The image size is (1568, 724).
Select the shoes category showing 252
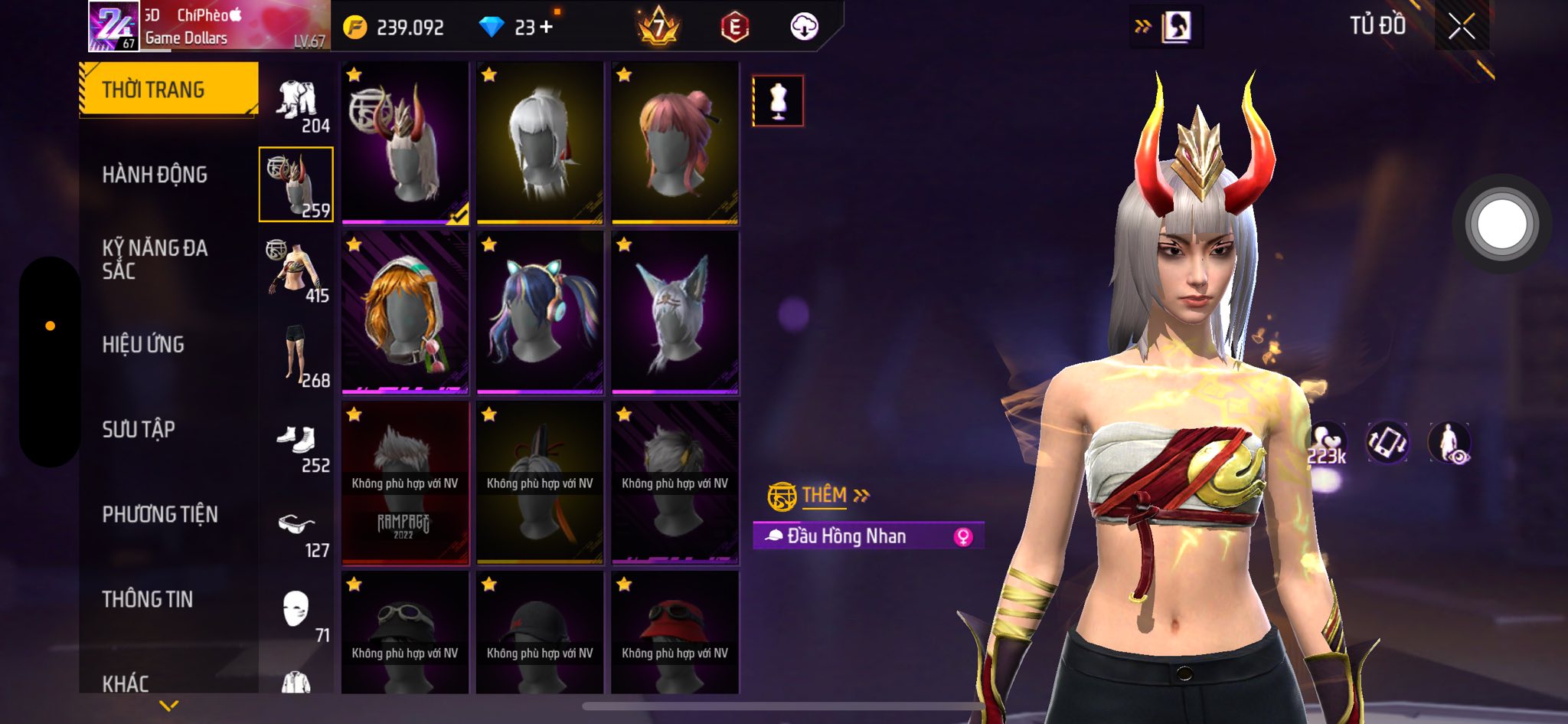tap(297, 442)
